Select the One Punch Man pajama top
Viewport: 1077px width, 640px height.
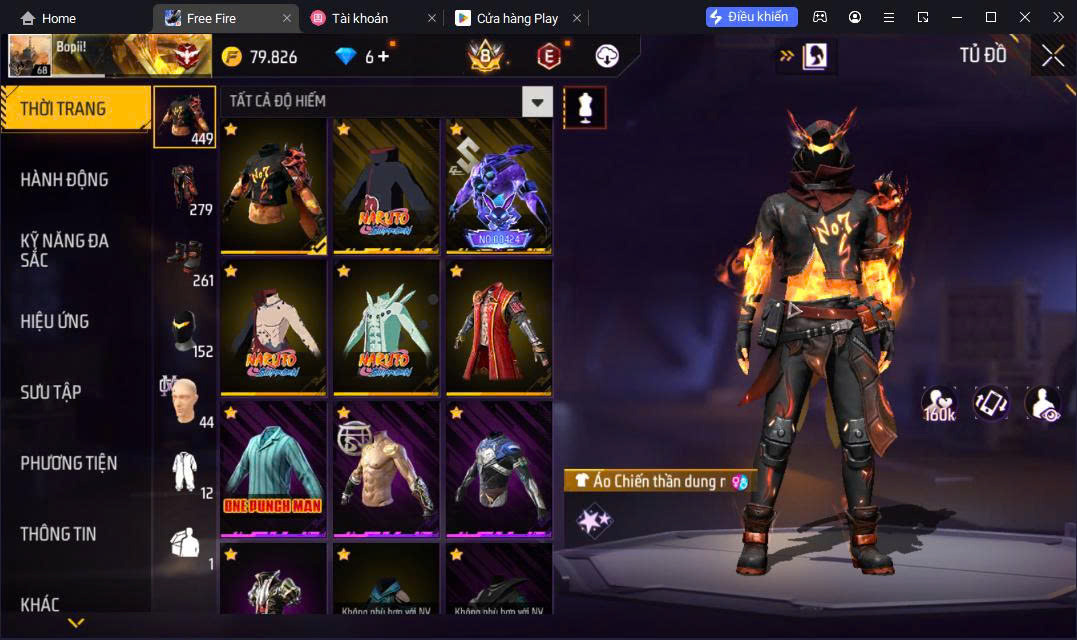pos(273,468)
